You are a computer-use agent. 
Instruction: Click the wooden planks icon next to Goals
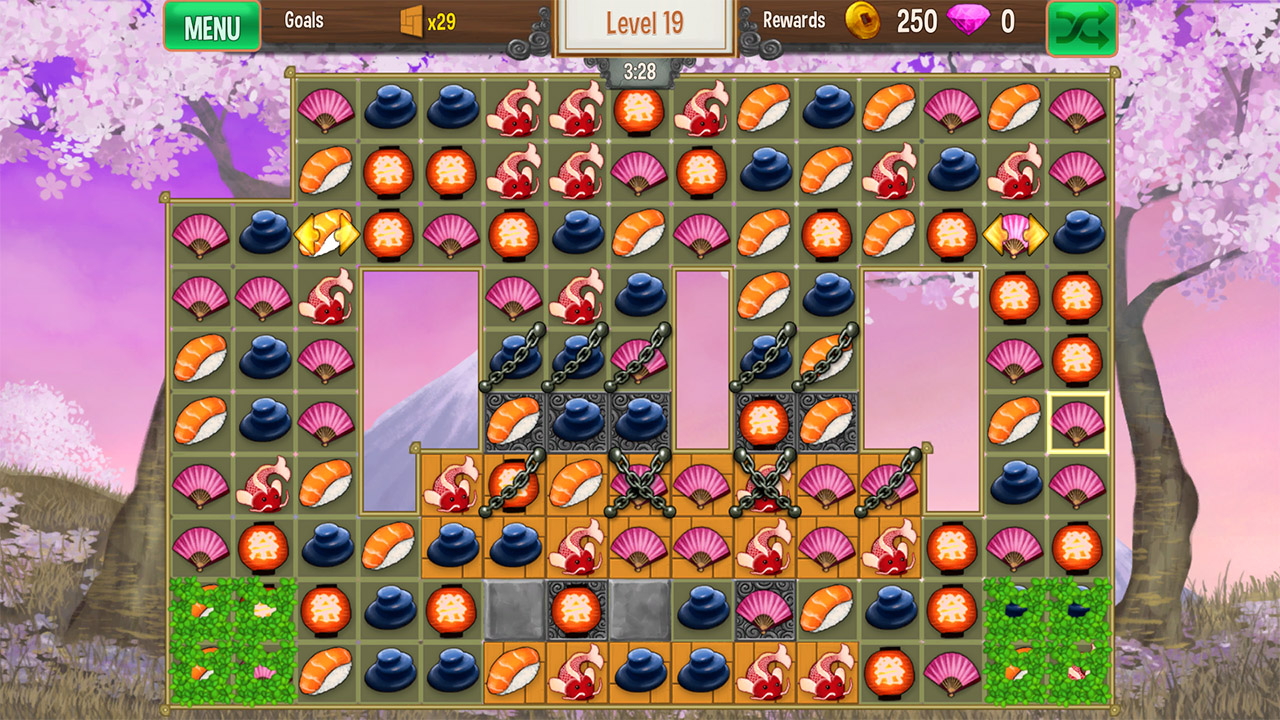(x=411, y=22)
